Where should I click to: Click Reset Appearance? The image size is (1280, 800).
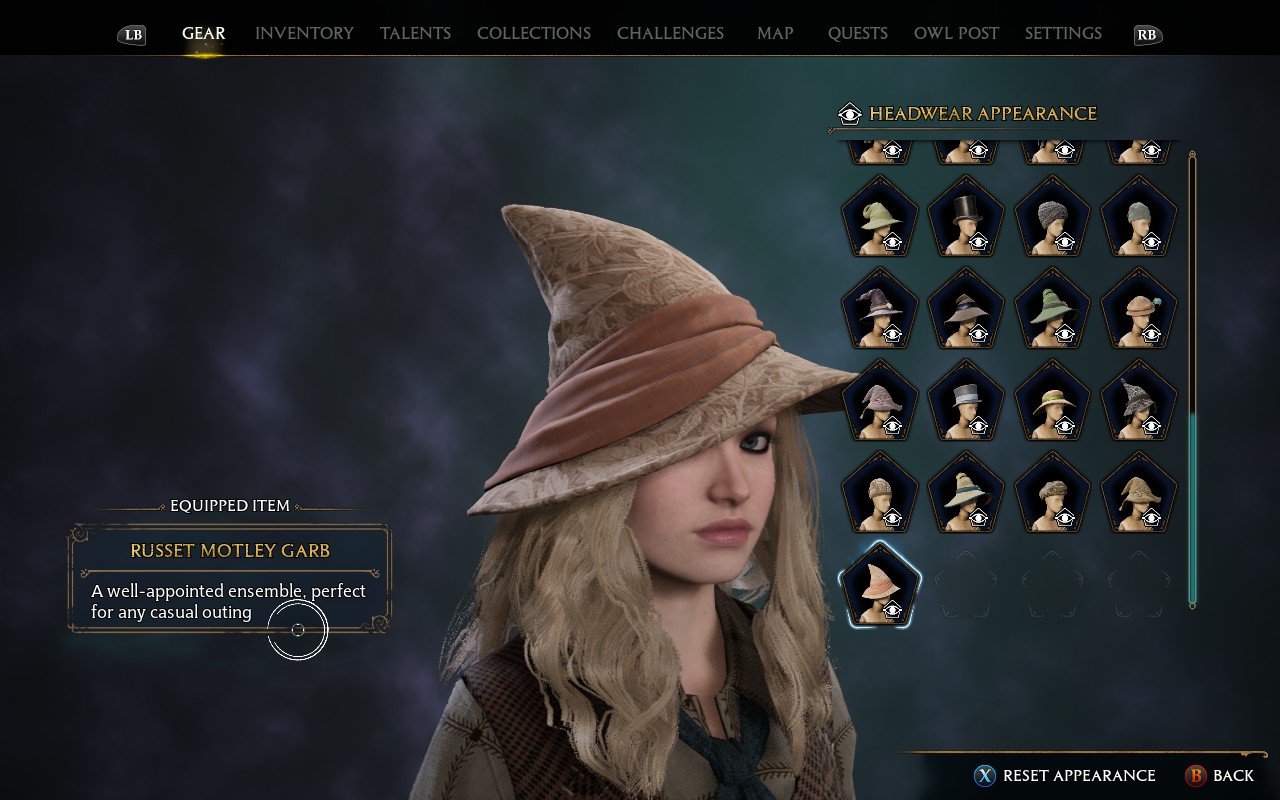pos(1078,775)
